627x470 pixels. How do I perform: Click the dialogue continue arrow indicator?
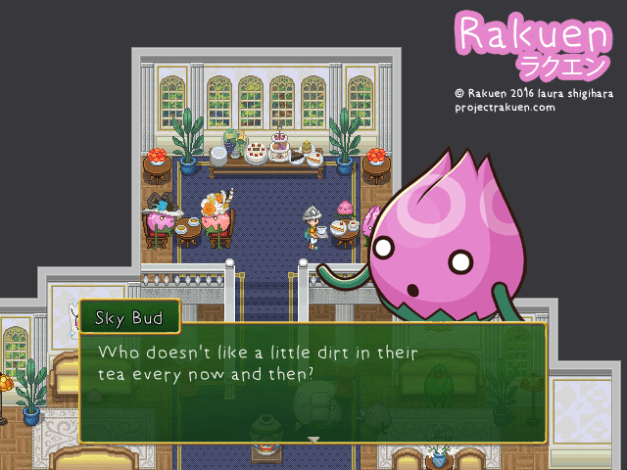tap(313, 438)
